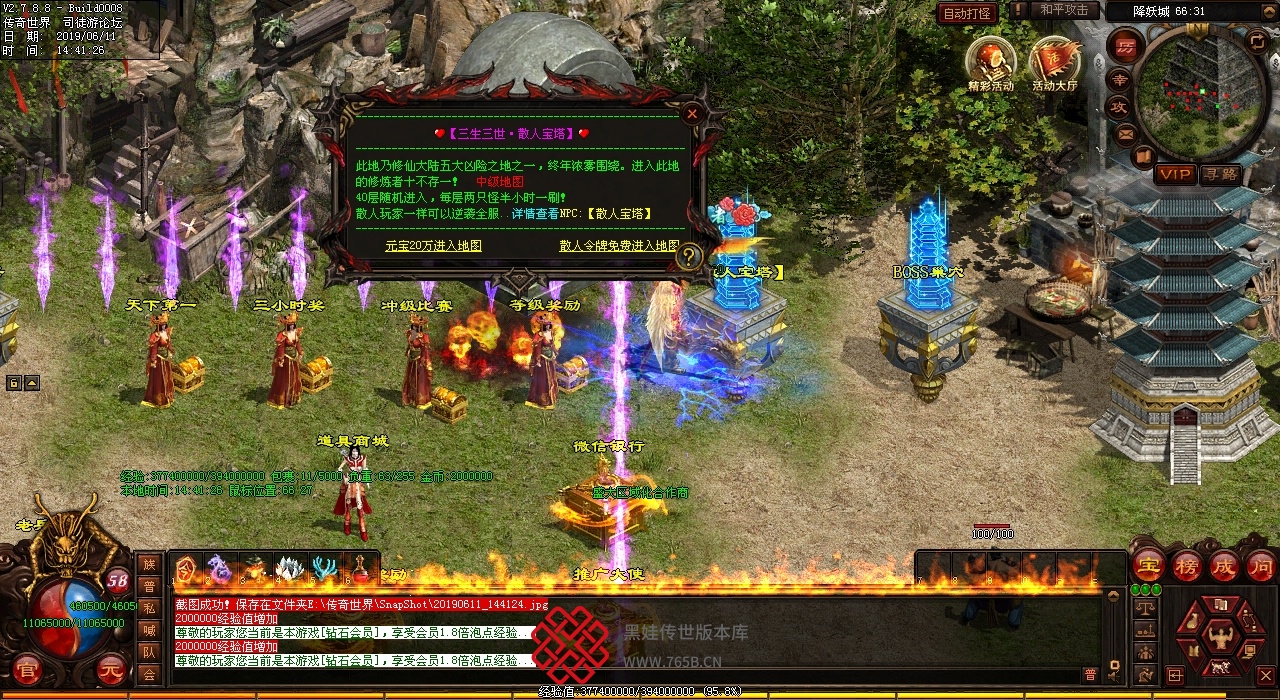
Task: Open the VIP panel
Action: click(1175, 174)
